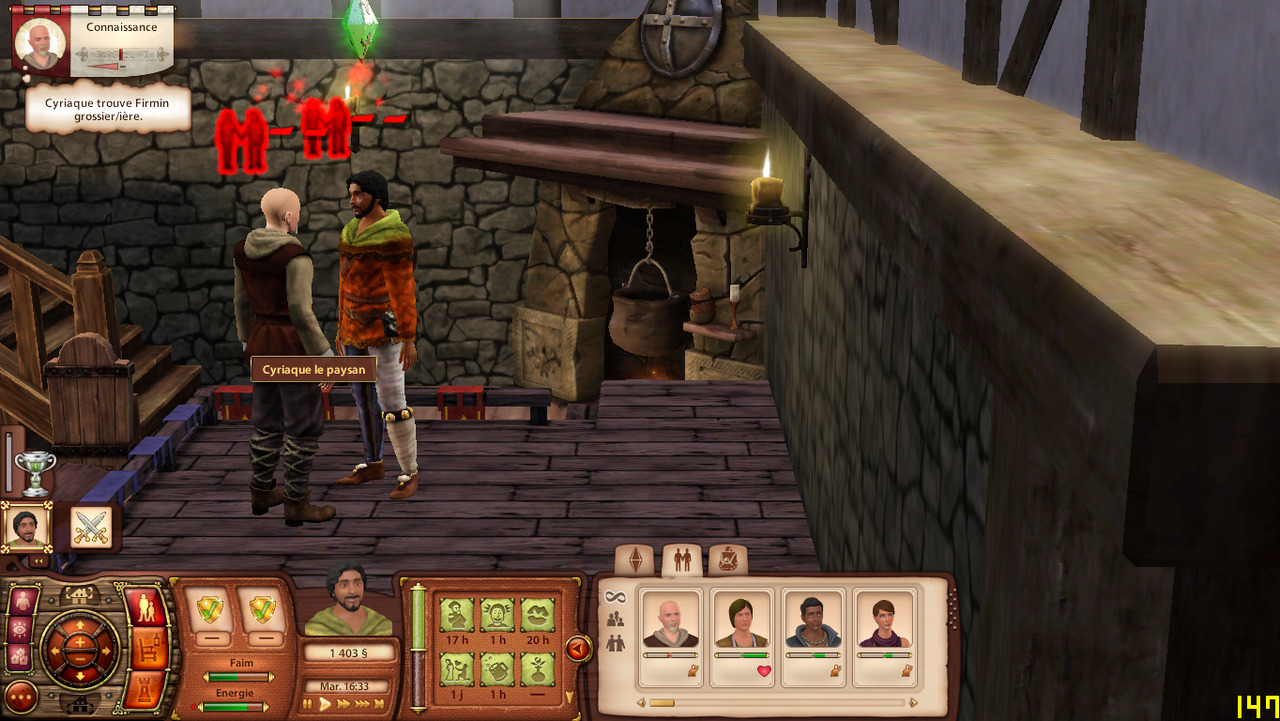Pause the game with the pause control
The width and height of the screenshot is (1280, 721).
tap(308, 704)
